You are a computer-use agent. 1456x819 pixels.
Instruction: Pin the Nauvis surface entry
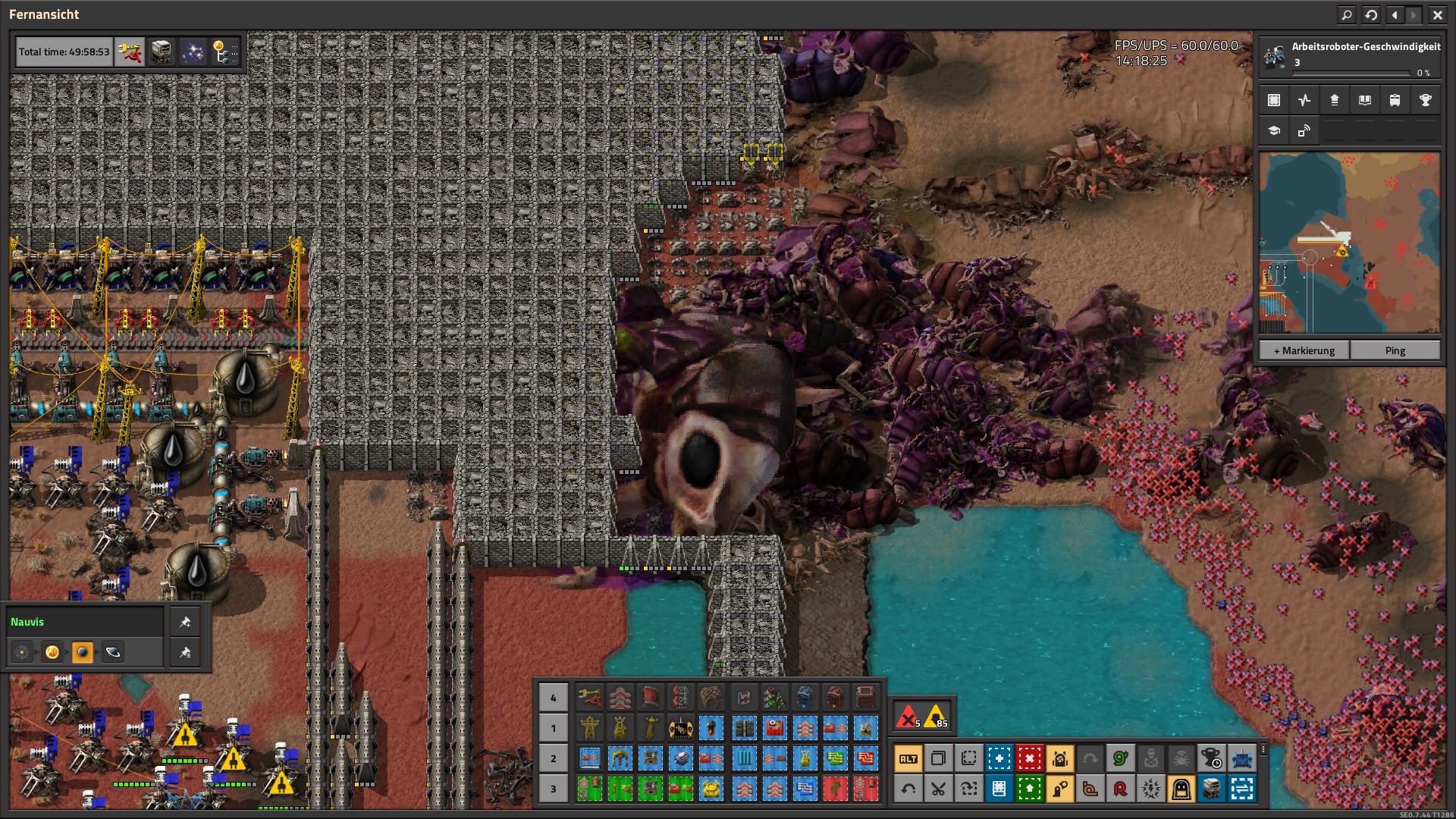tap(185, 622)
